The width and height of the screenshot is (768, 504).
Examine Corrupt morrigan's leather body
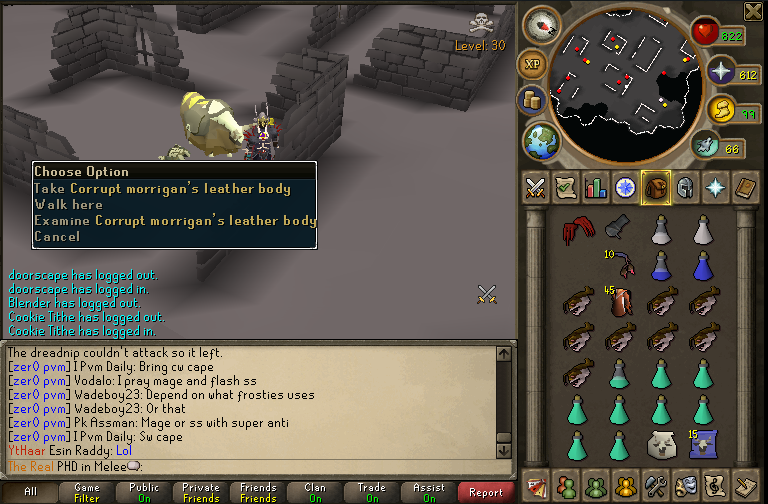coord(175,221)
